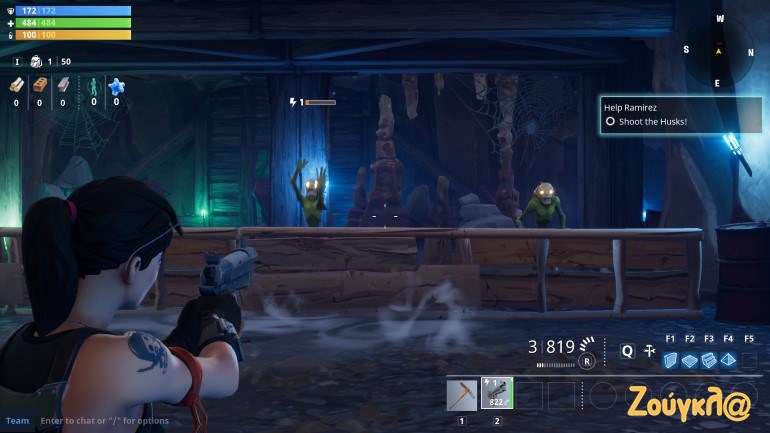Choose the floor building piece
Viewport: 770px width, 433px height.
pyautogui.click(x=690, y=360)
